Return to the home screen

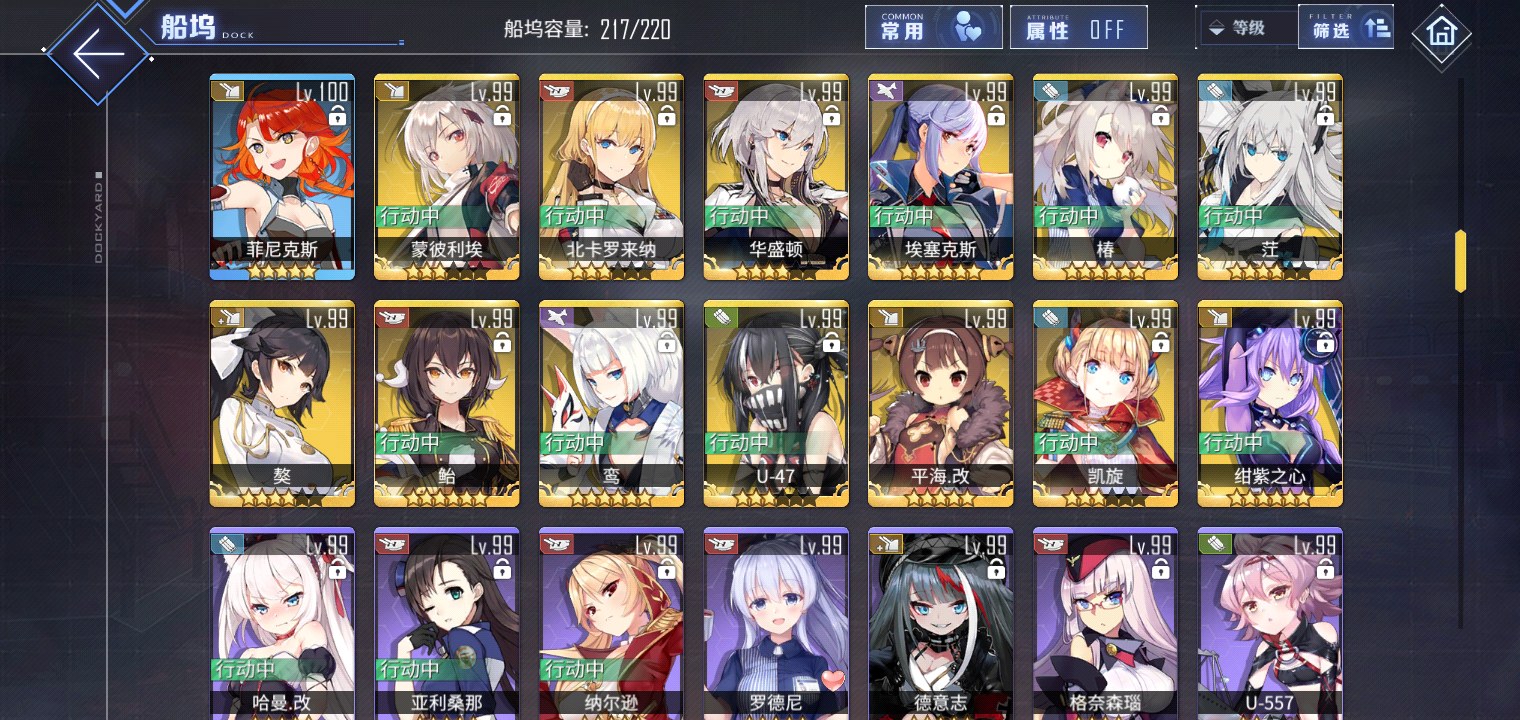click(1441, 34)
